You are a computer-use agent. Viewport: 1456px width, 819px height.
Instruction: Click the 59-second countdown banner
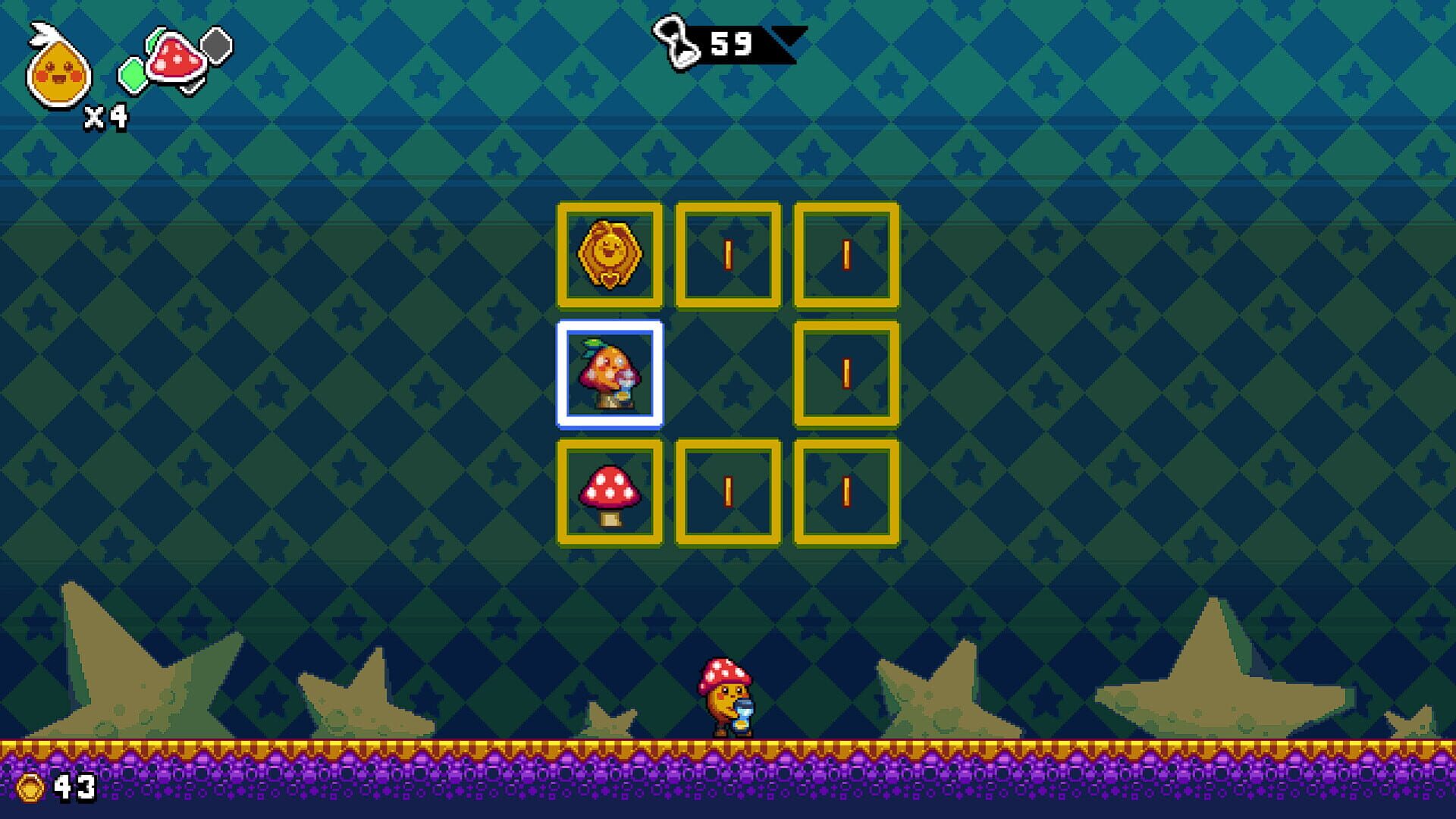(x=733, y=42)
